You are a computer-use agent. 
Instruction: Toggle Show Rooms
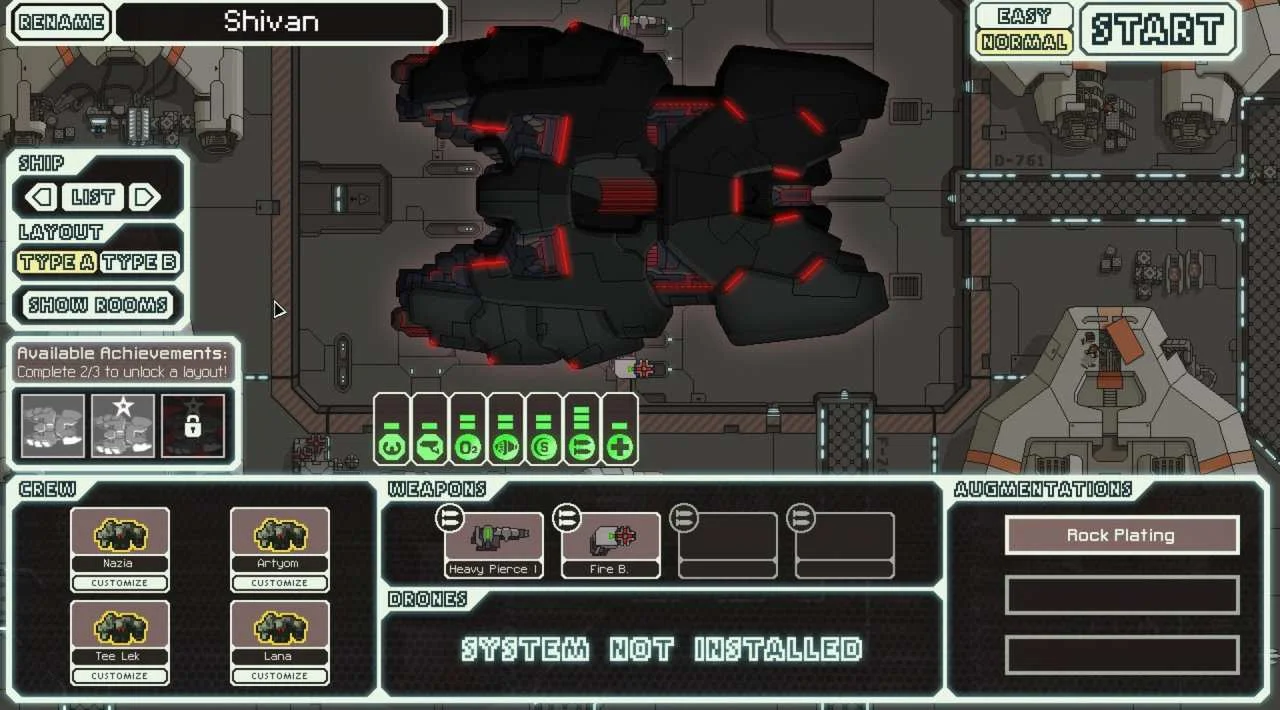point(98,305)
